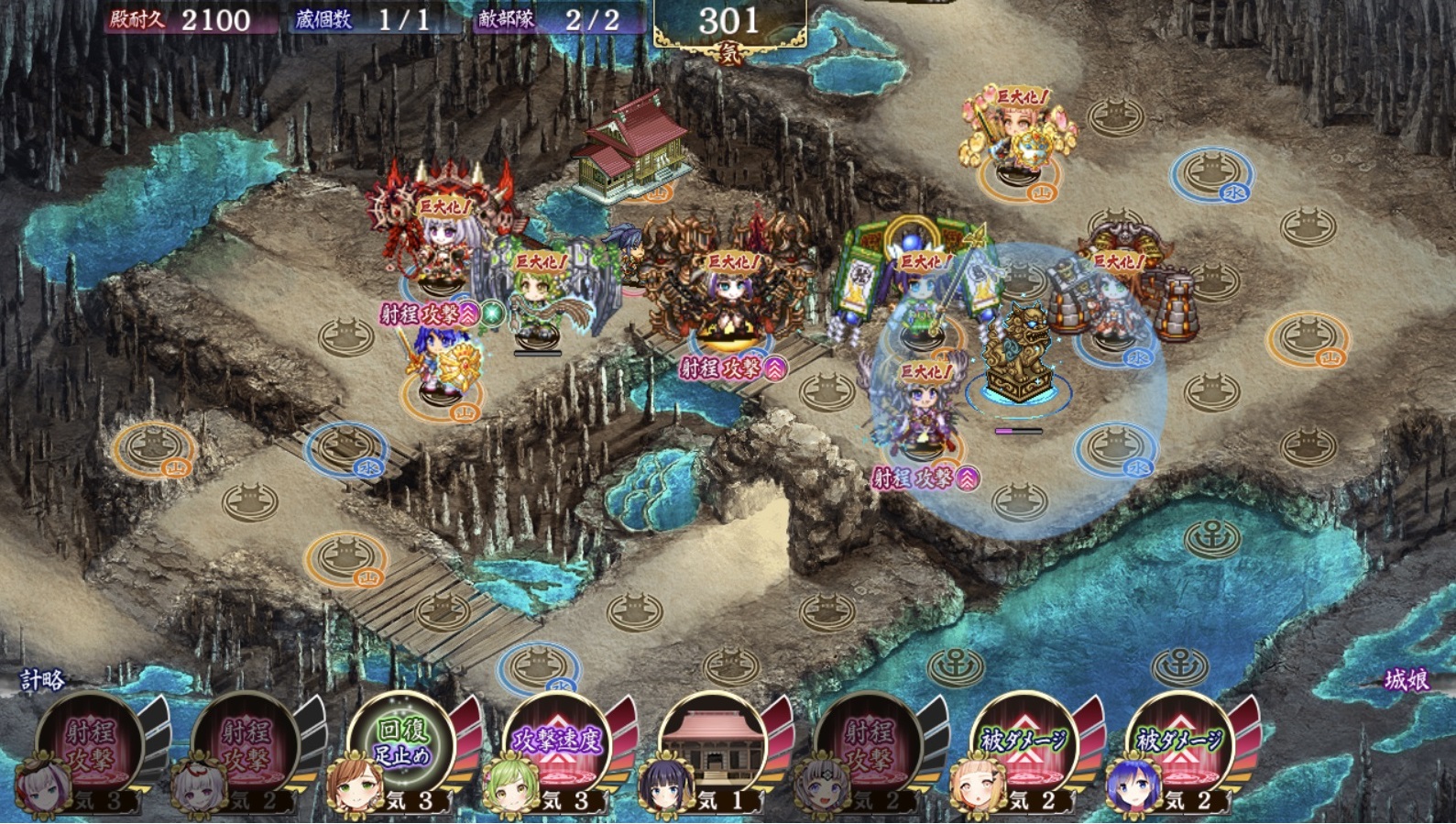
Task: Activate the 回復 足止め skill
Action: pos(402,744)
